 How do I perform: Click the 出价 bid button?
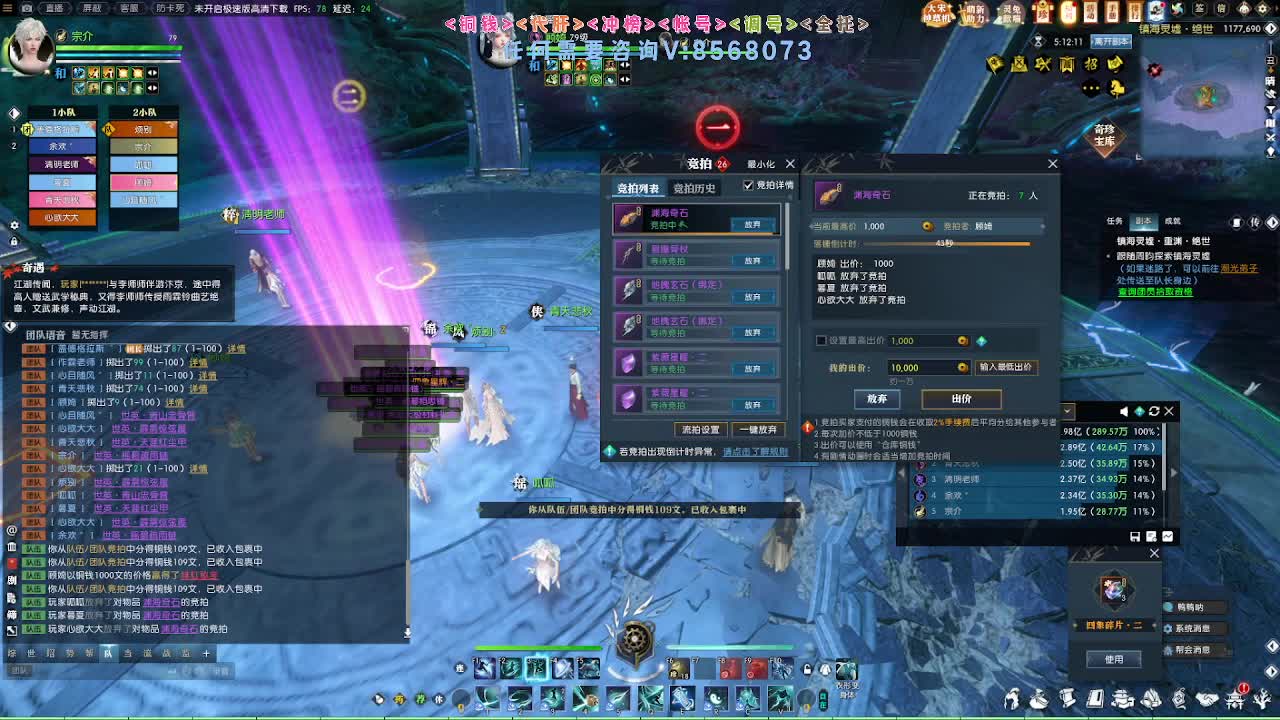961,400
